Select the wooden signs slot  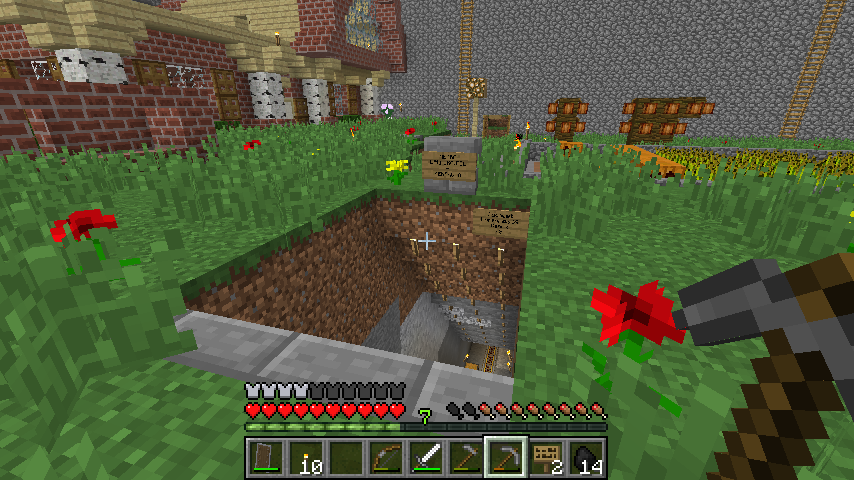point(545,458)
